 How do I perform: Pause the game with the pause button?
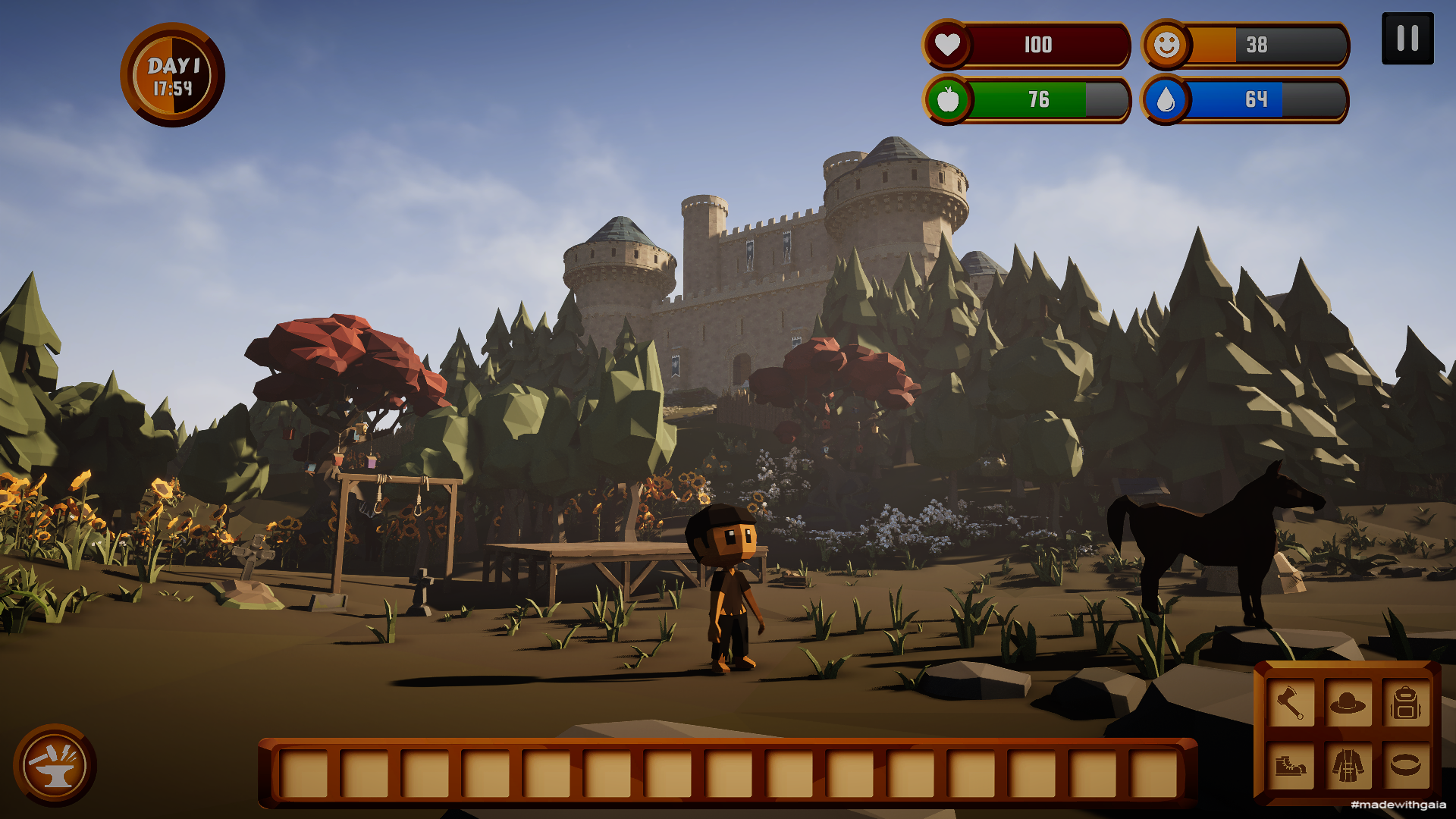tap(1407, 38)
